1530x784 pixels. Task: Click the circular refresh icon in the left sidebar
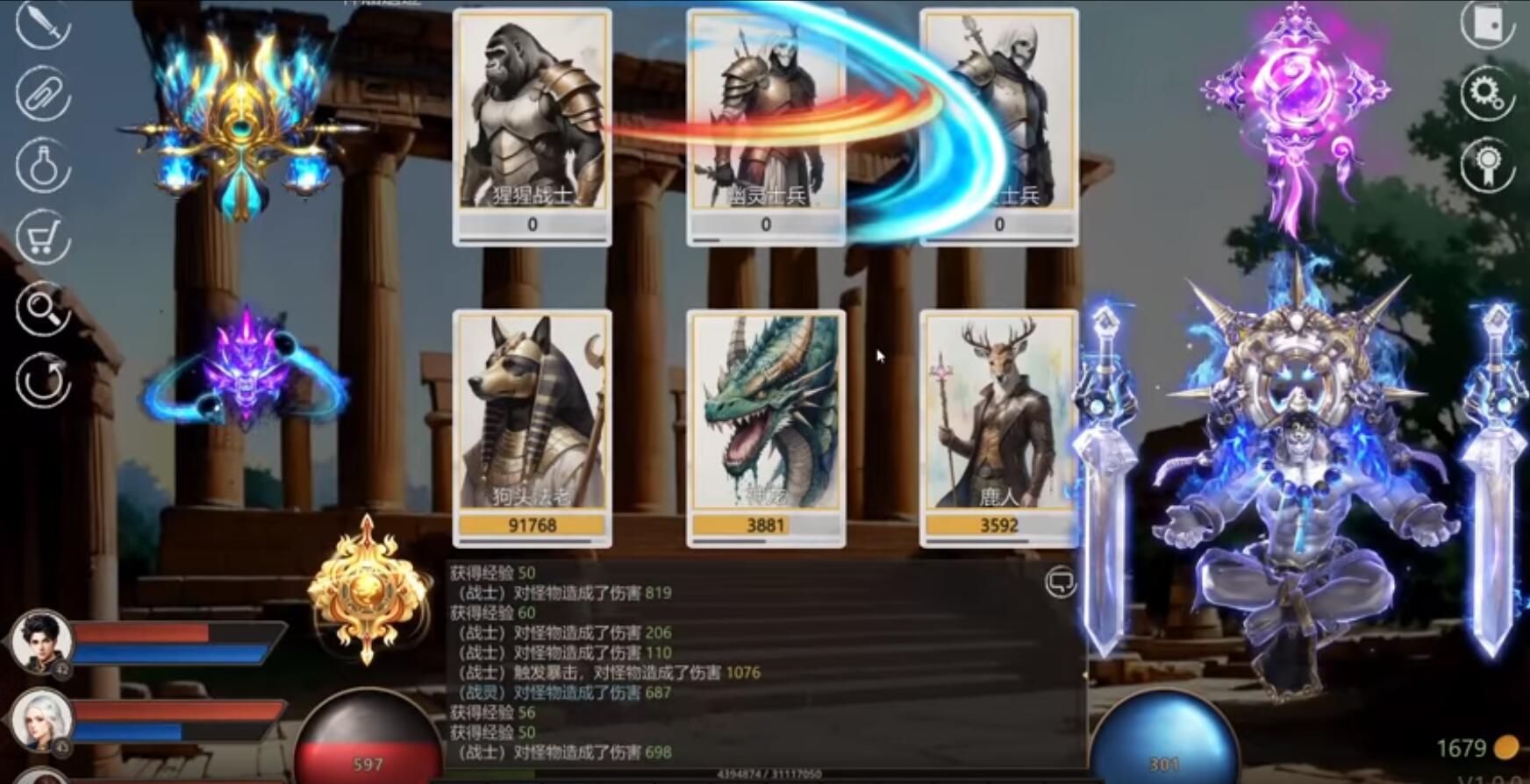(x=41, y=381)
